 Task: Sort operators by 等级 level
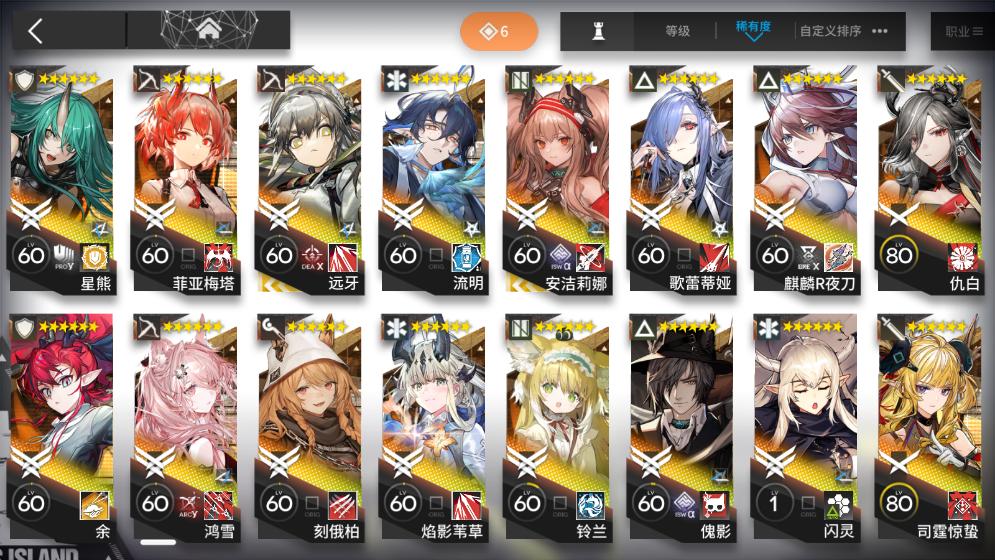tap(677, 31)
